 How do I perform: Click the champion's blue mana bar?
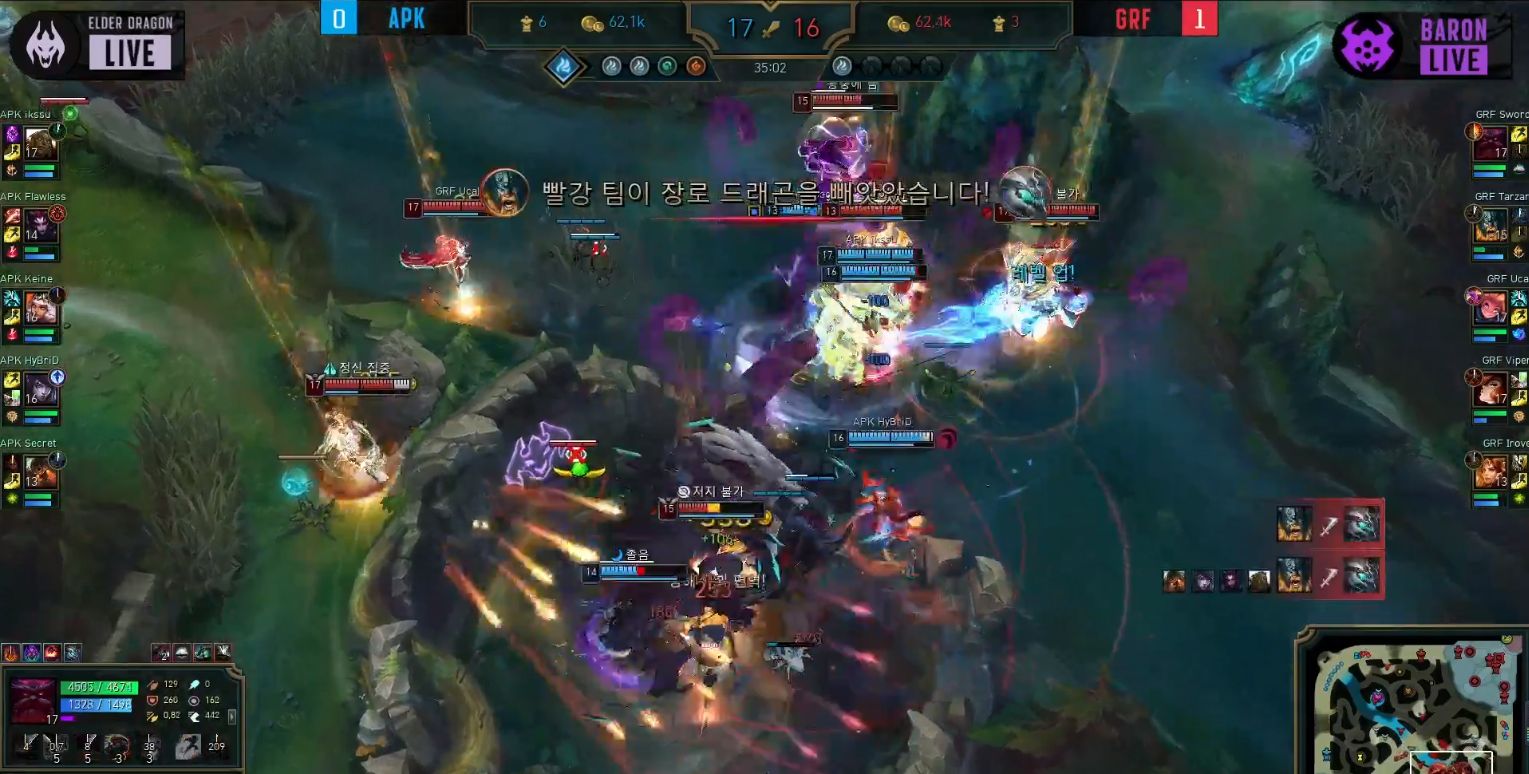point(96,705)
